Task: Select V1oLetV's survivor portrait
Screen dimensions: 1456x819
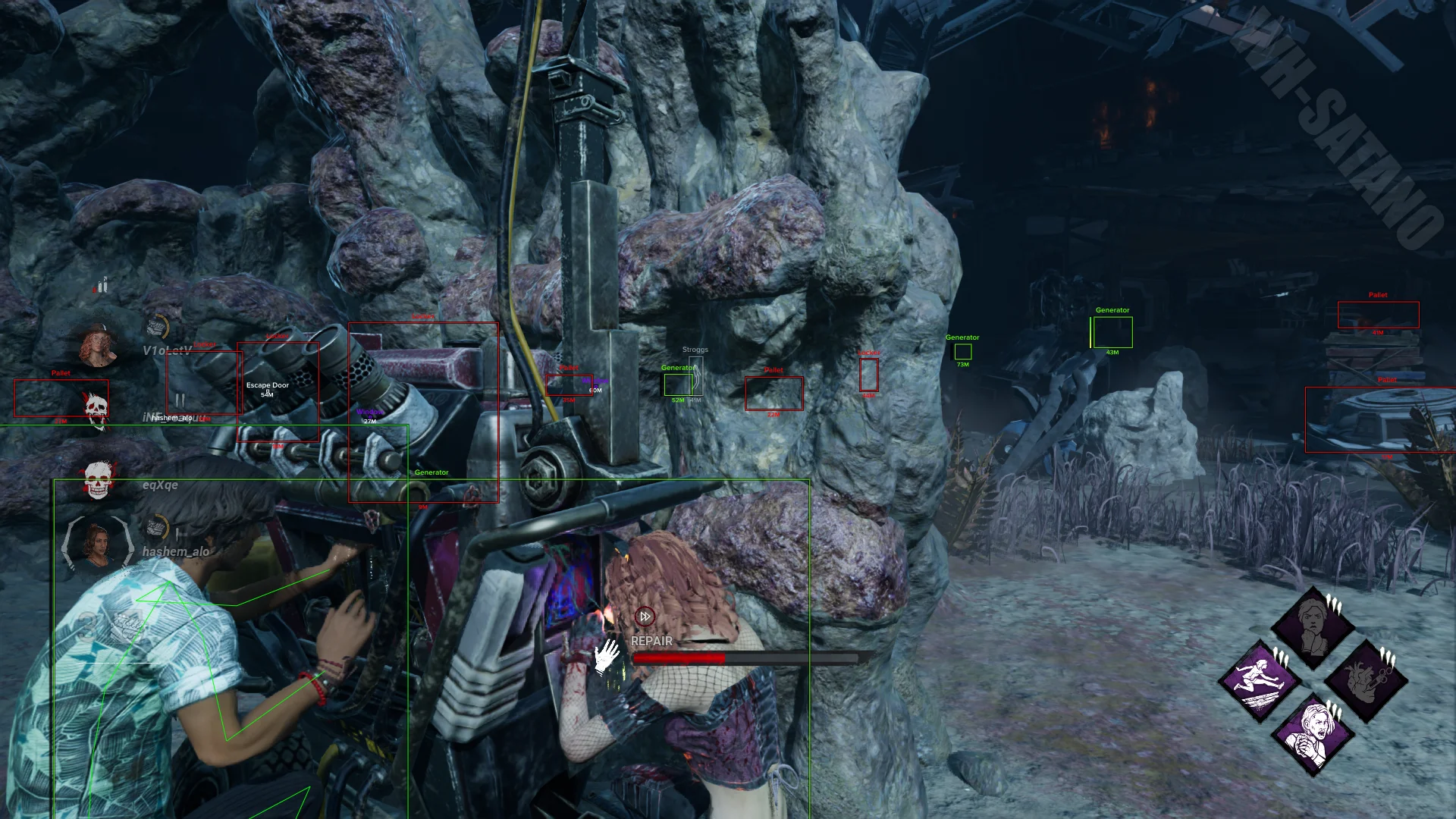Action: [x=99, y=347]
